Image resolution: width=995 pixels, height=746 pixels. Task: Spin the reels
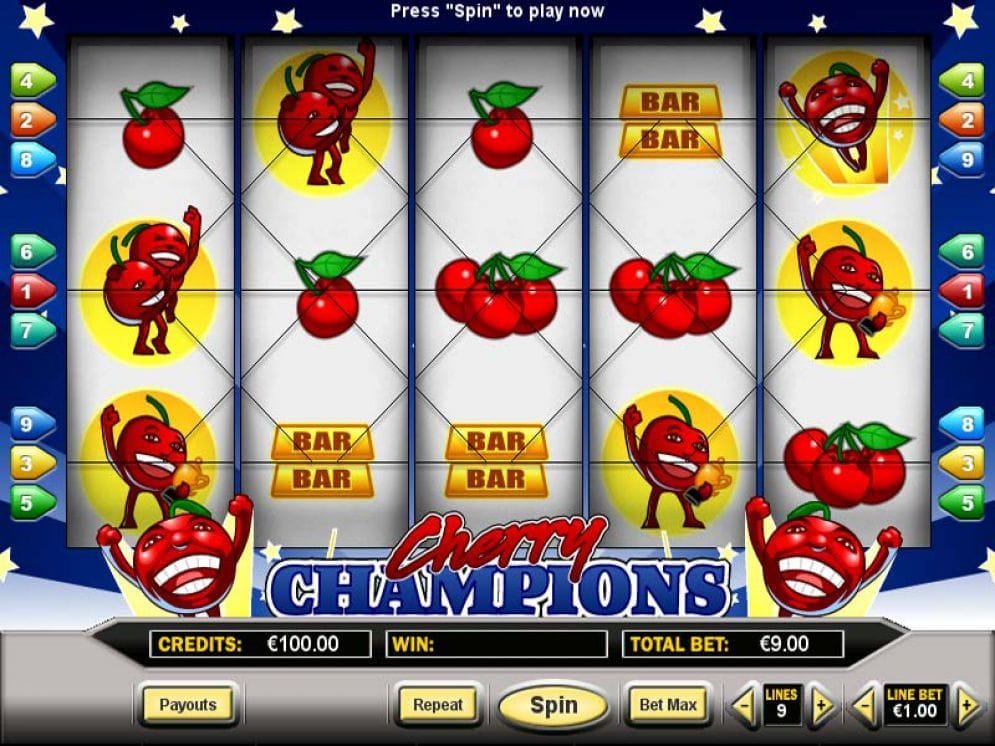[553, 705]
